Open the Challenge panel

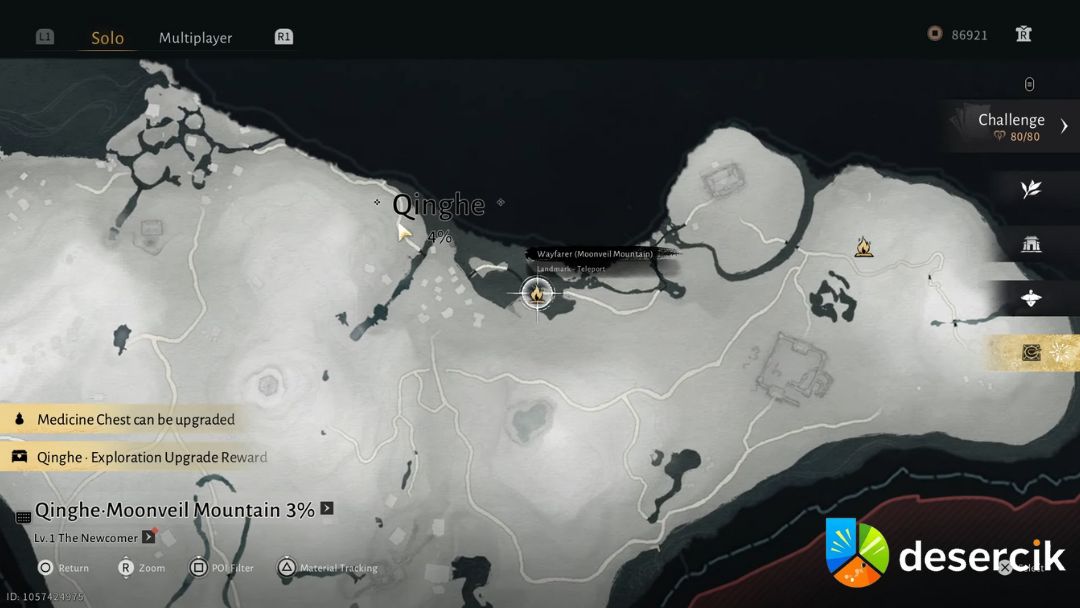click(1011, 126)
